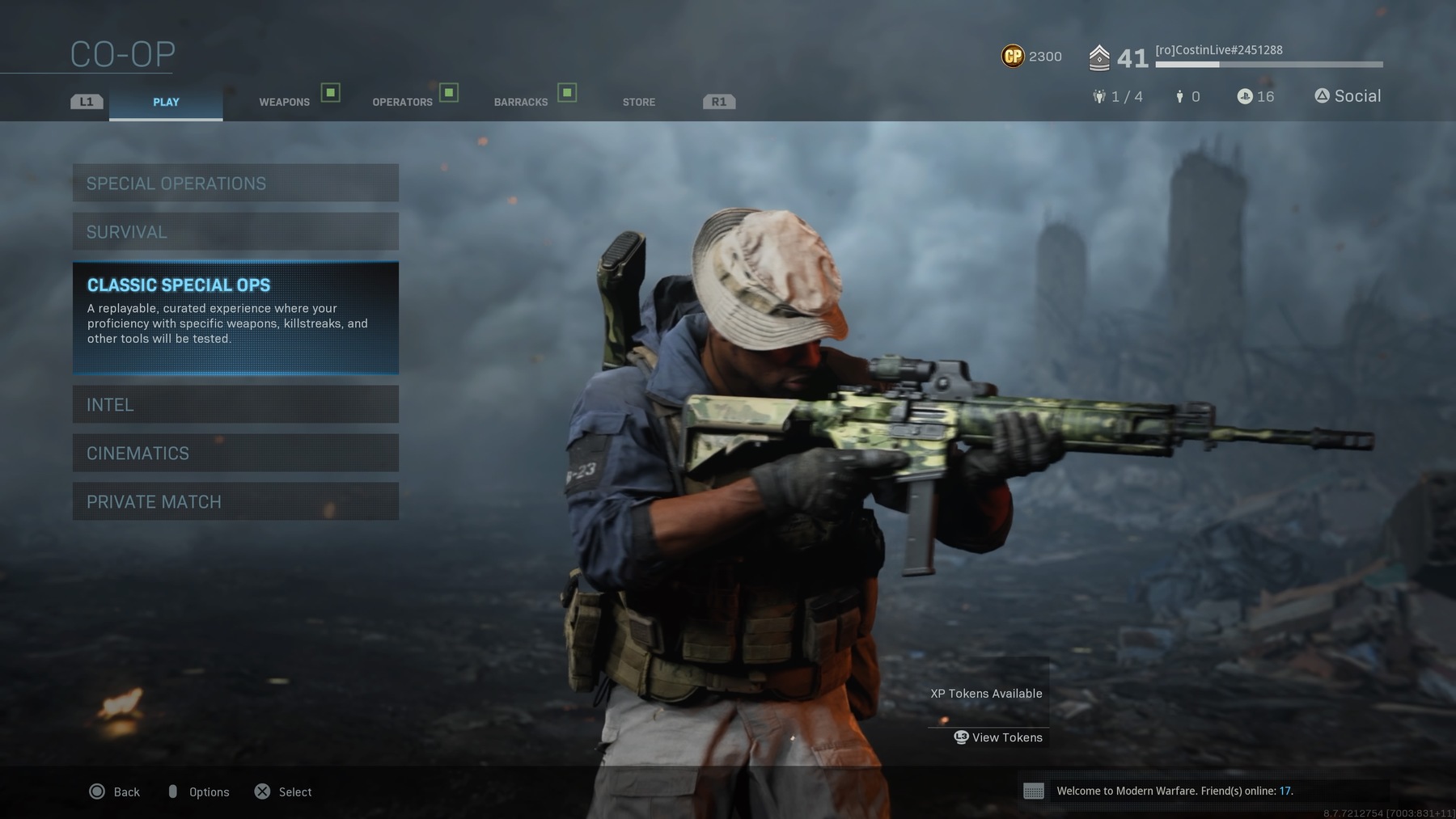Viewport: 1456px width, 819px height.
Task: Open the Store tab
Action: click(639, 102)
